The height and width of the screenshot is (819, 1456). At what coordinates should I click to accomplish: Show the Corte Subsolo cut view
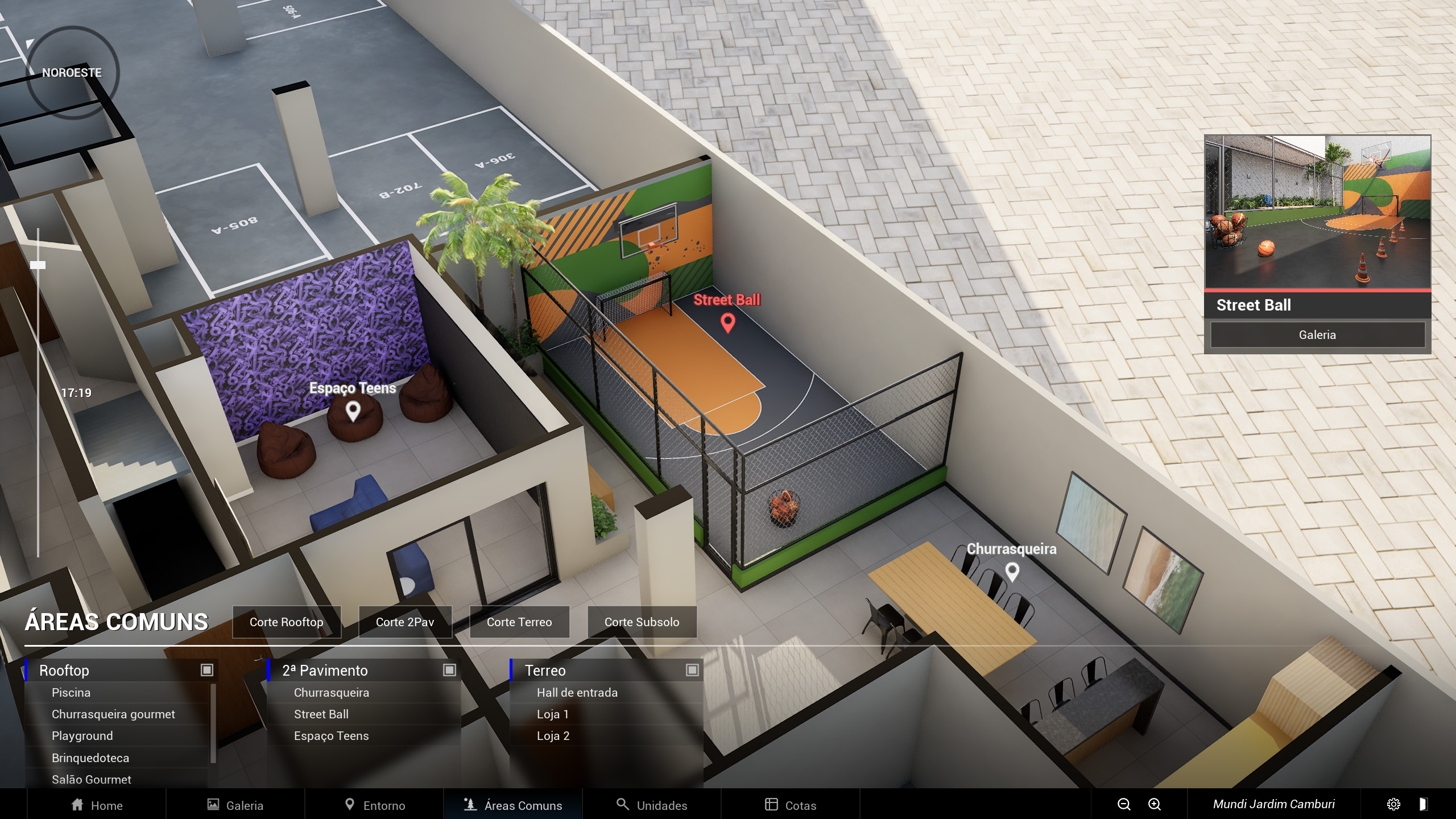642,622
